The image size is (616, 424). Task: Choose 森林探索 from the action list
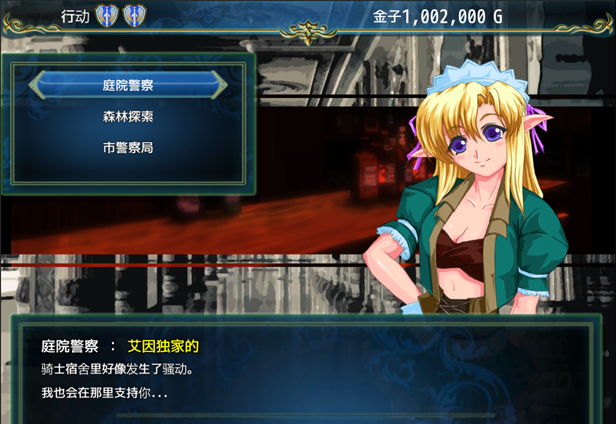(x=127, y=116)
